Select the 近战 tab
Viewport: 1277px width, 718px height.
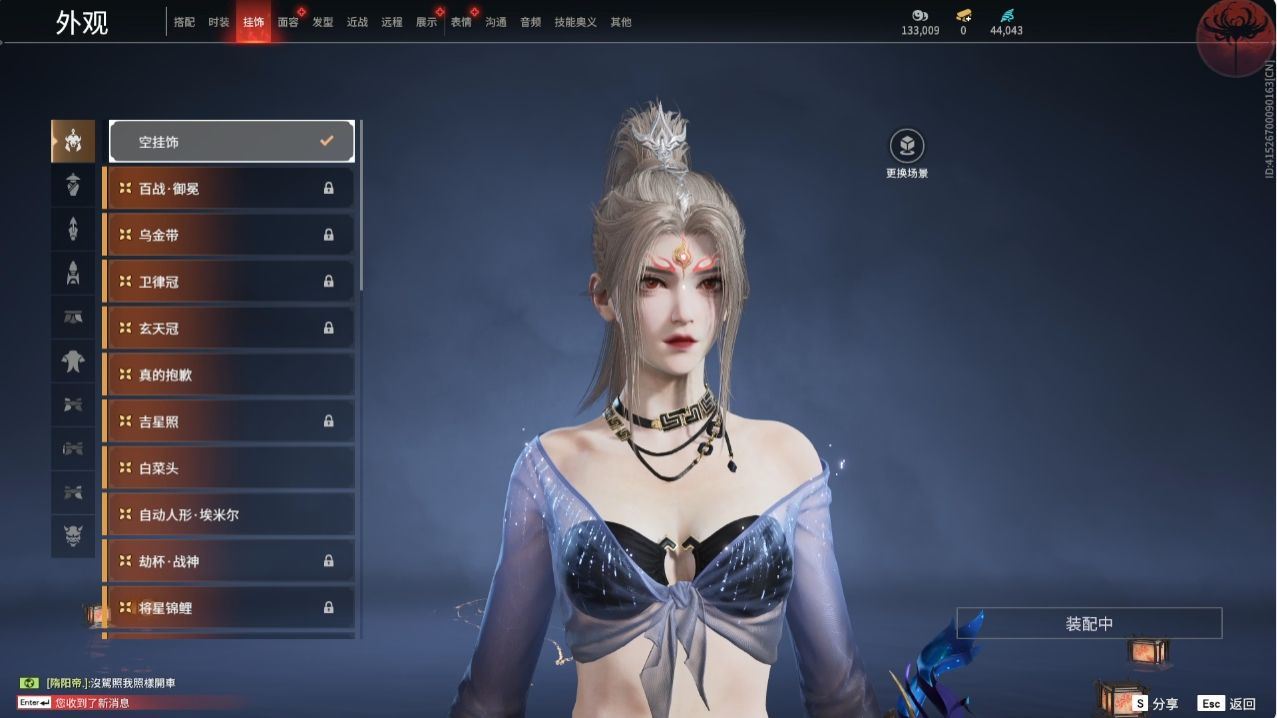[x=357, y=22]
